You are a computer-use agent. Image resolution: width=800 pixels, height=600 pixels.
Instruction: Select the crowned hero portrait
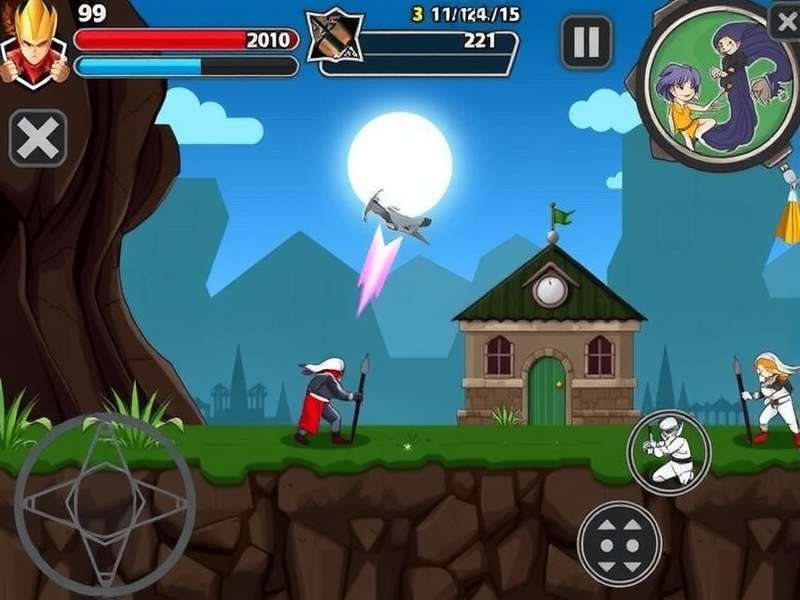33,44
